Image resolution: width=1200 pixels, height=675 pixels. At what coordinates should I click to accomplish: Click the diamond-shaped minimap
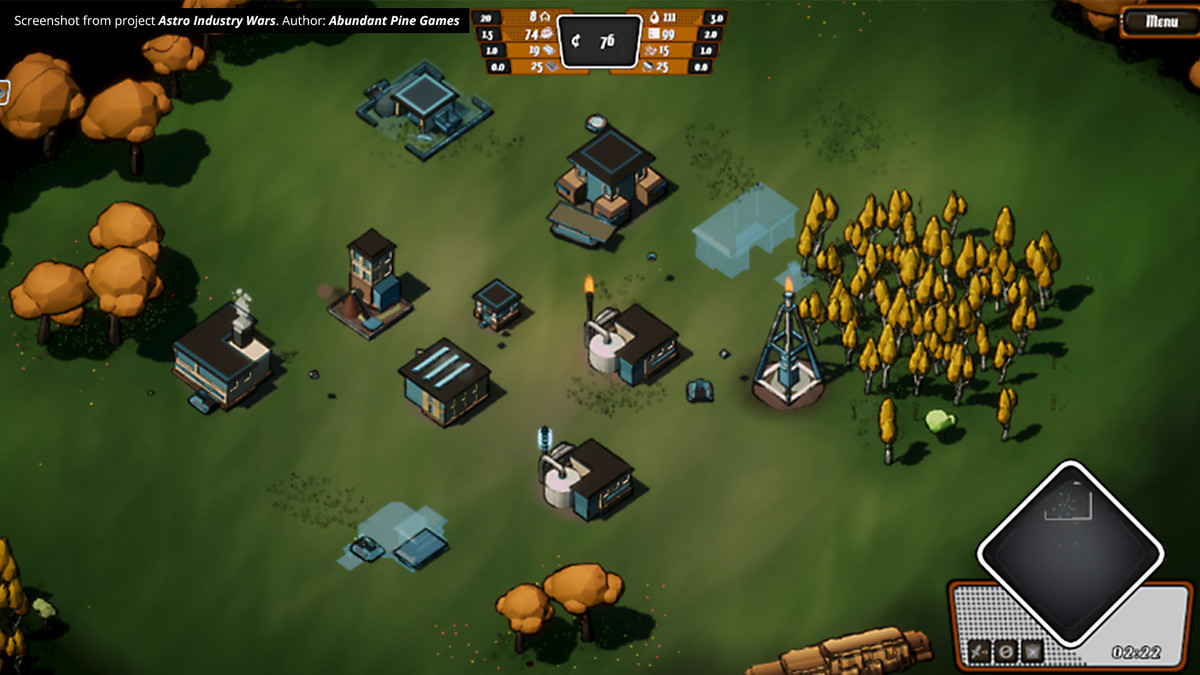click(1069, 553)
